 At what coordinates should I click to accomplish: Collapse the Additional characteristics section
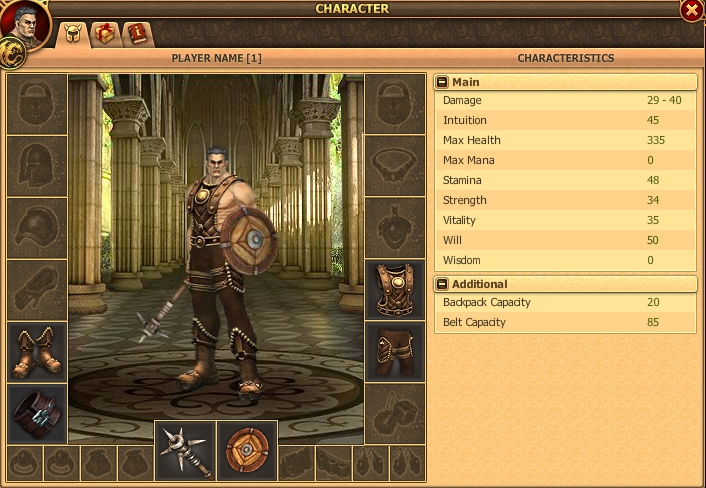click(x=443, y=284)
